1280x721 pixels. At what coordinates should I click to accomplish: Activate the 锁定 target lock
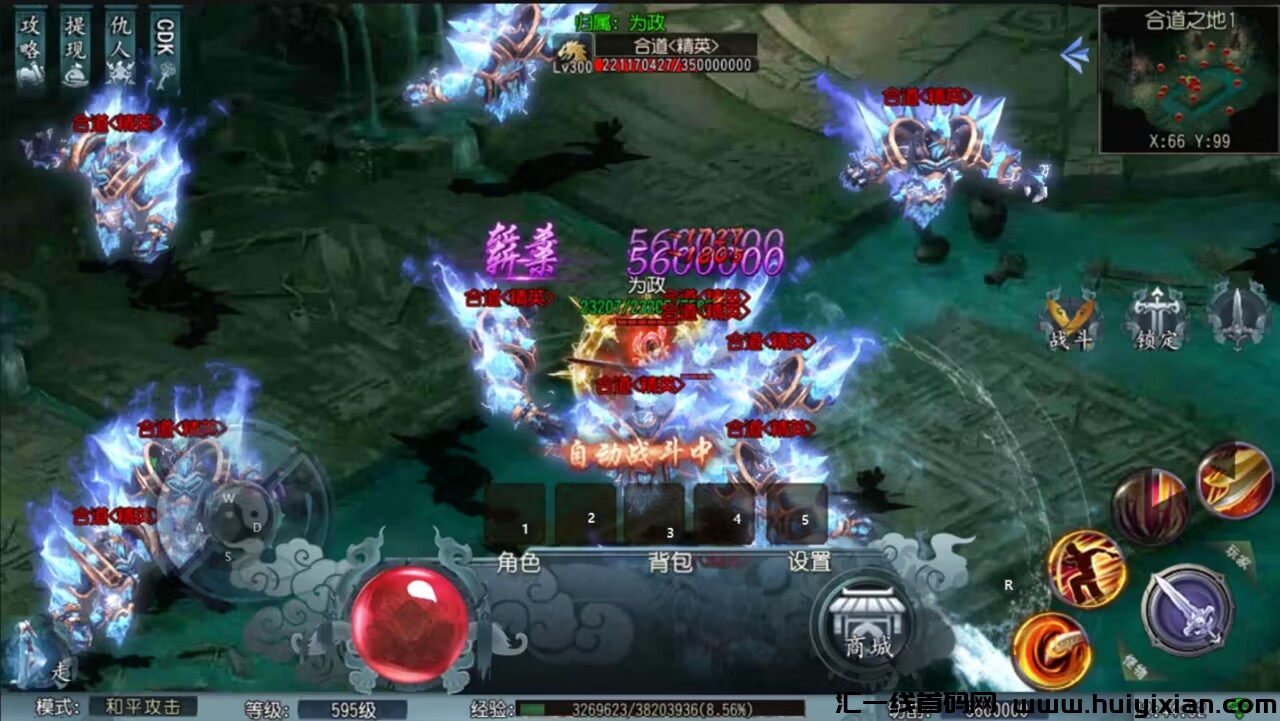point(1157,320)
